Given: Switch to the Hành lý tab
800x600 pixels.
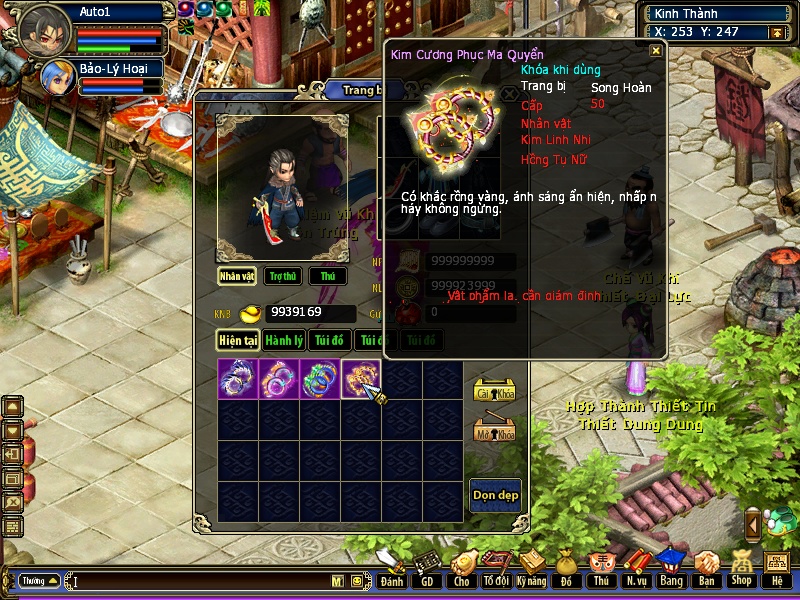Looking at the screenshot, I should 284,341.
